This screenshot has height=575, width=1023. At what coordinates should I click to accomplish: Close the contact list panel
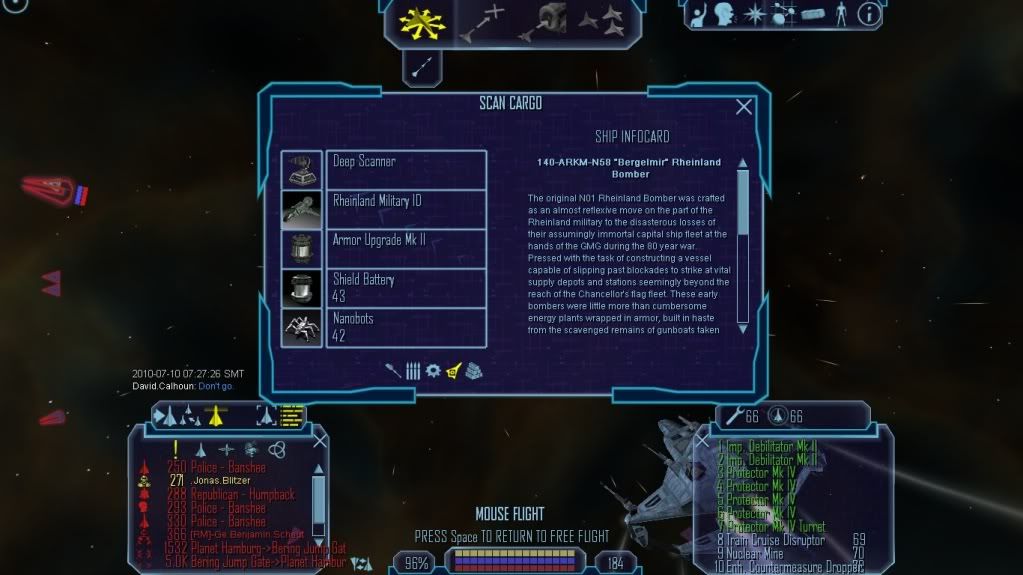pyautogui.click(x=320, y=439)
